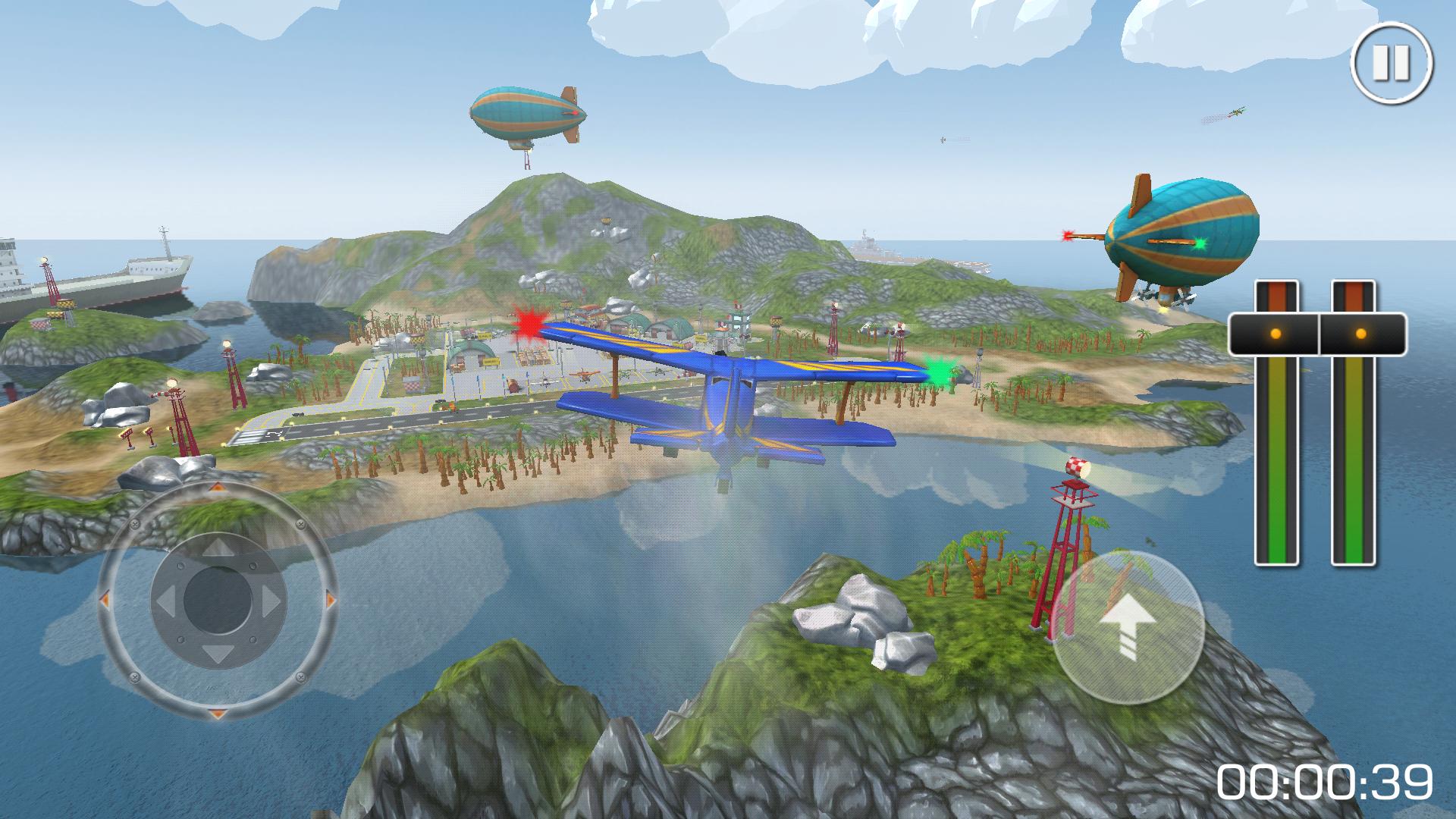Tap the orange triangle left of the joystick
The width and height of the screenshot is (1456, 819).
pos(104,598)
